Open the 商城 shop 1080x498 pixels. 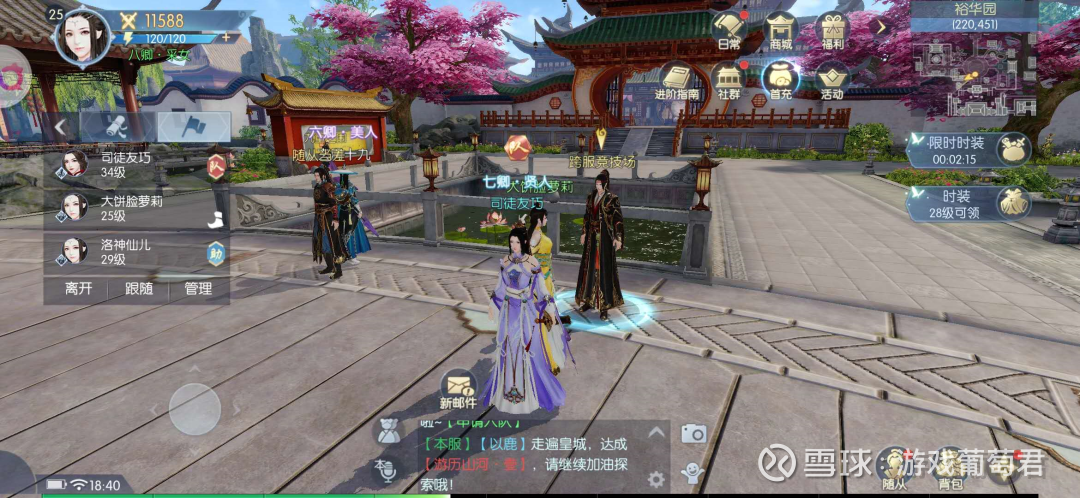pos(781,30)
